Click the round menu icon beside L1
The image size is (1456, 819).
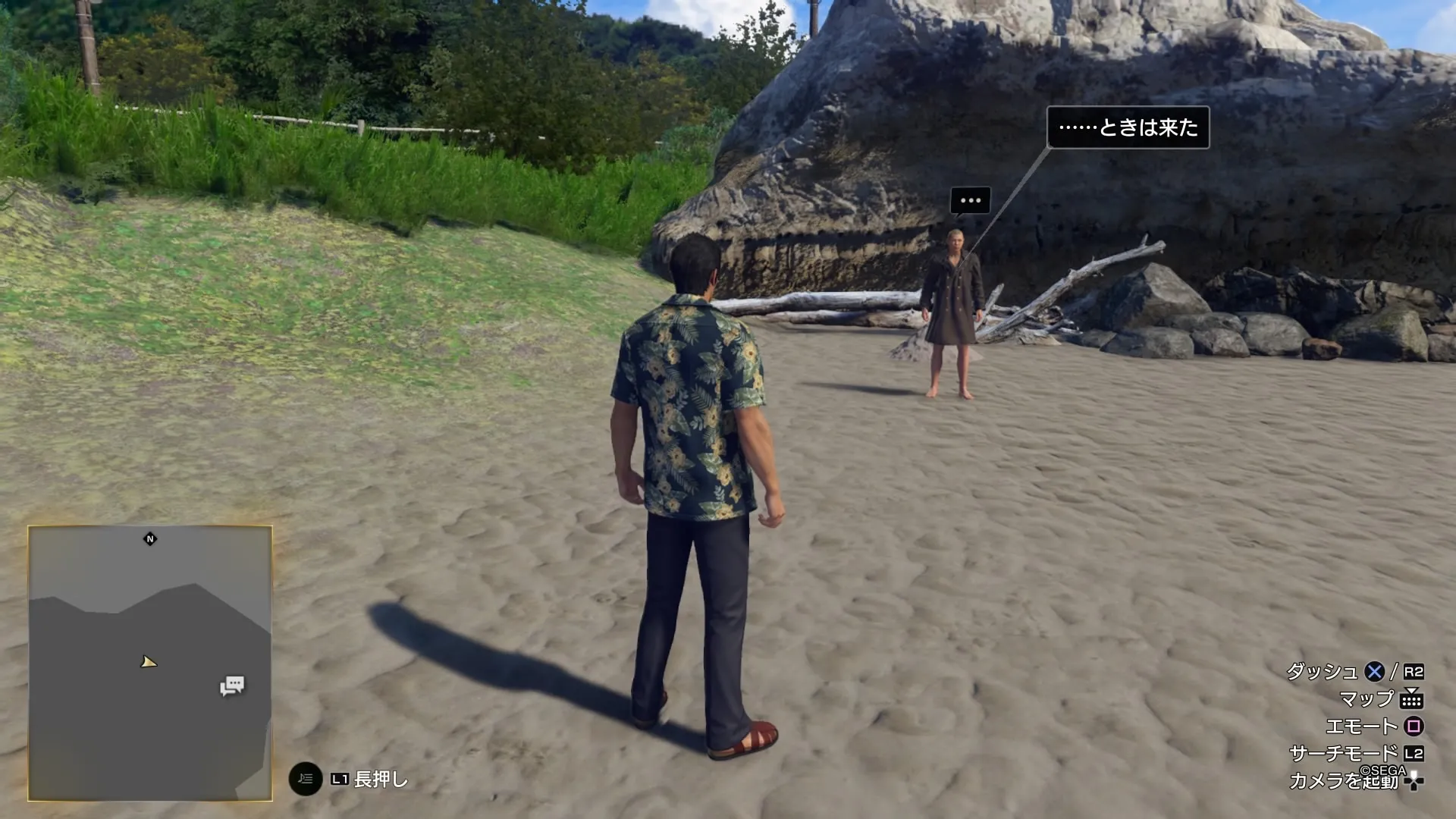click(x=306, y=779)
